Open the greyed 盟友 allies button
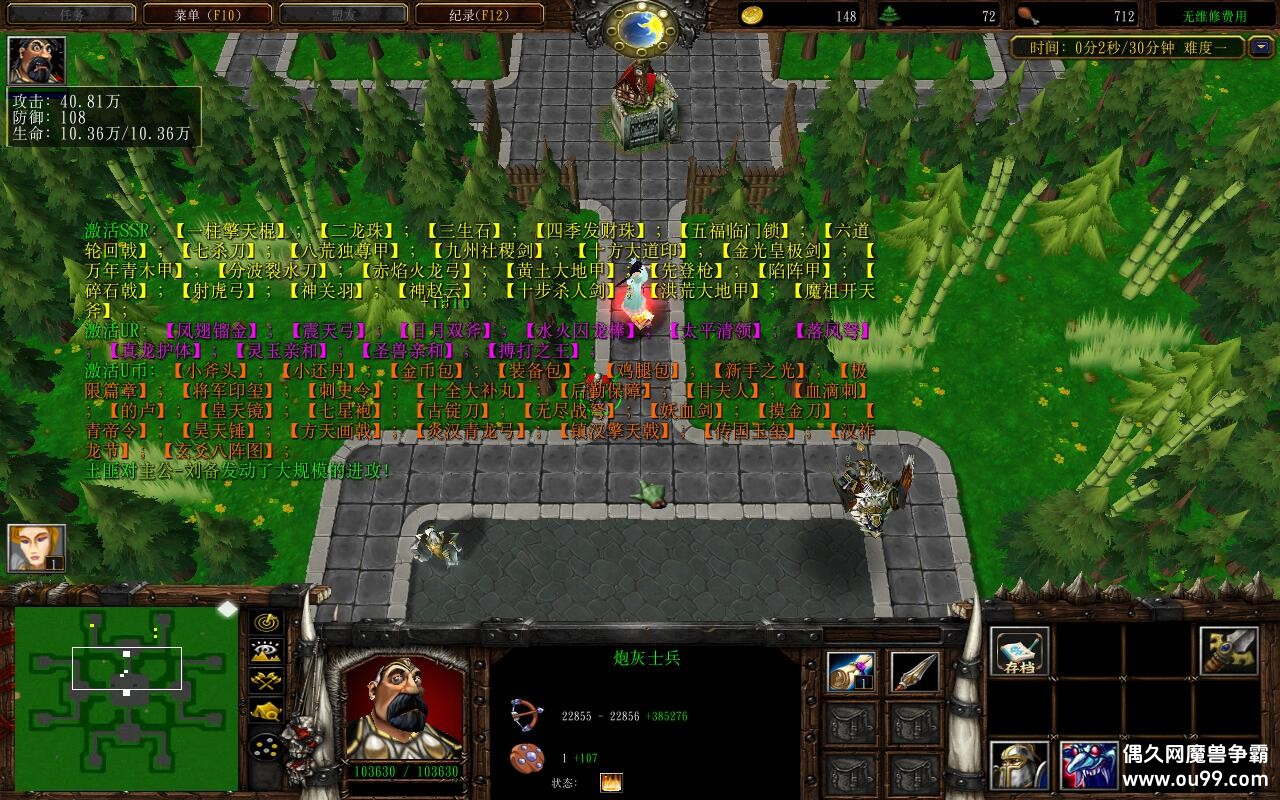 point(343,15)
